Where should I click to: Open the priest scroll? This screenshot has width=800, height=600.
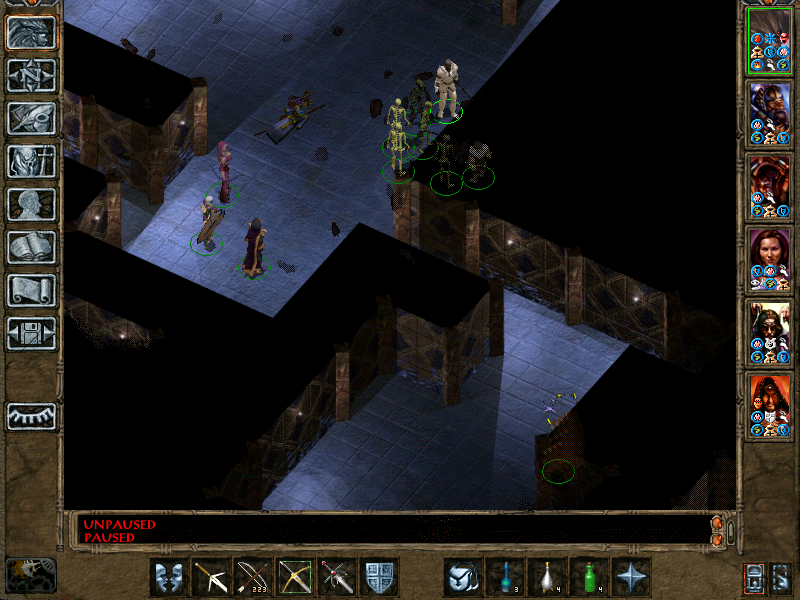click(x=31, y=290)
